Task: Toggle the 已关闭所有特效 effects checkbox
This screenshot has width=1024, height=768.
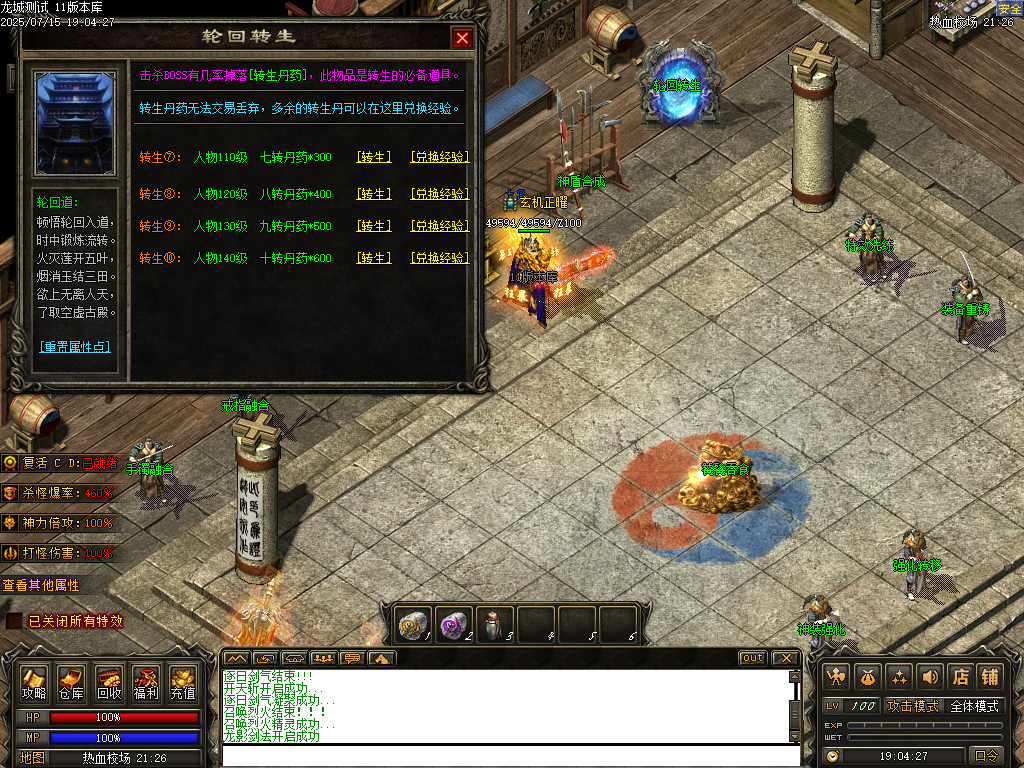Action: [14, 621]
